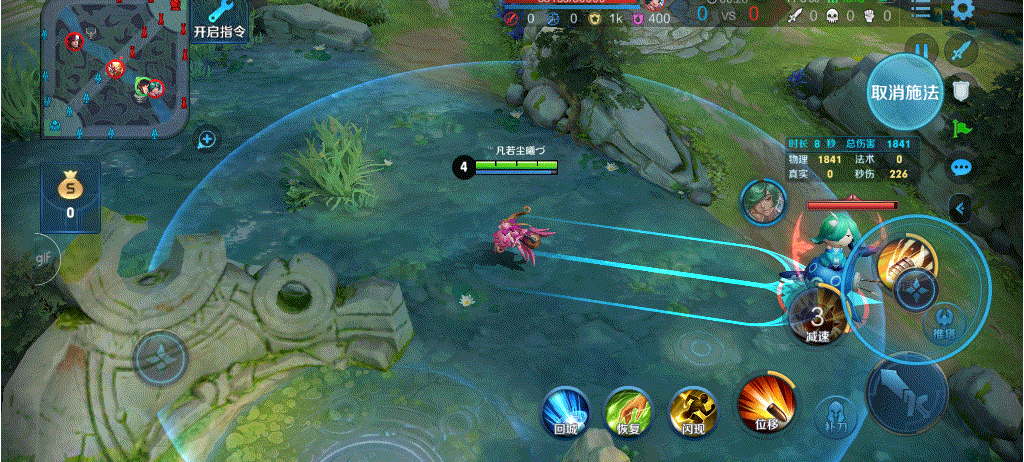Open the gear settings menu
Image resolution: width=1024 pixels, height=462 pixels.
point(963,11)
